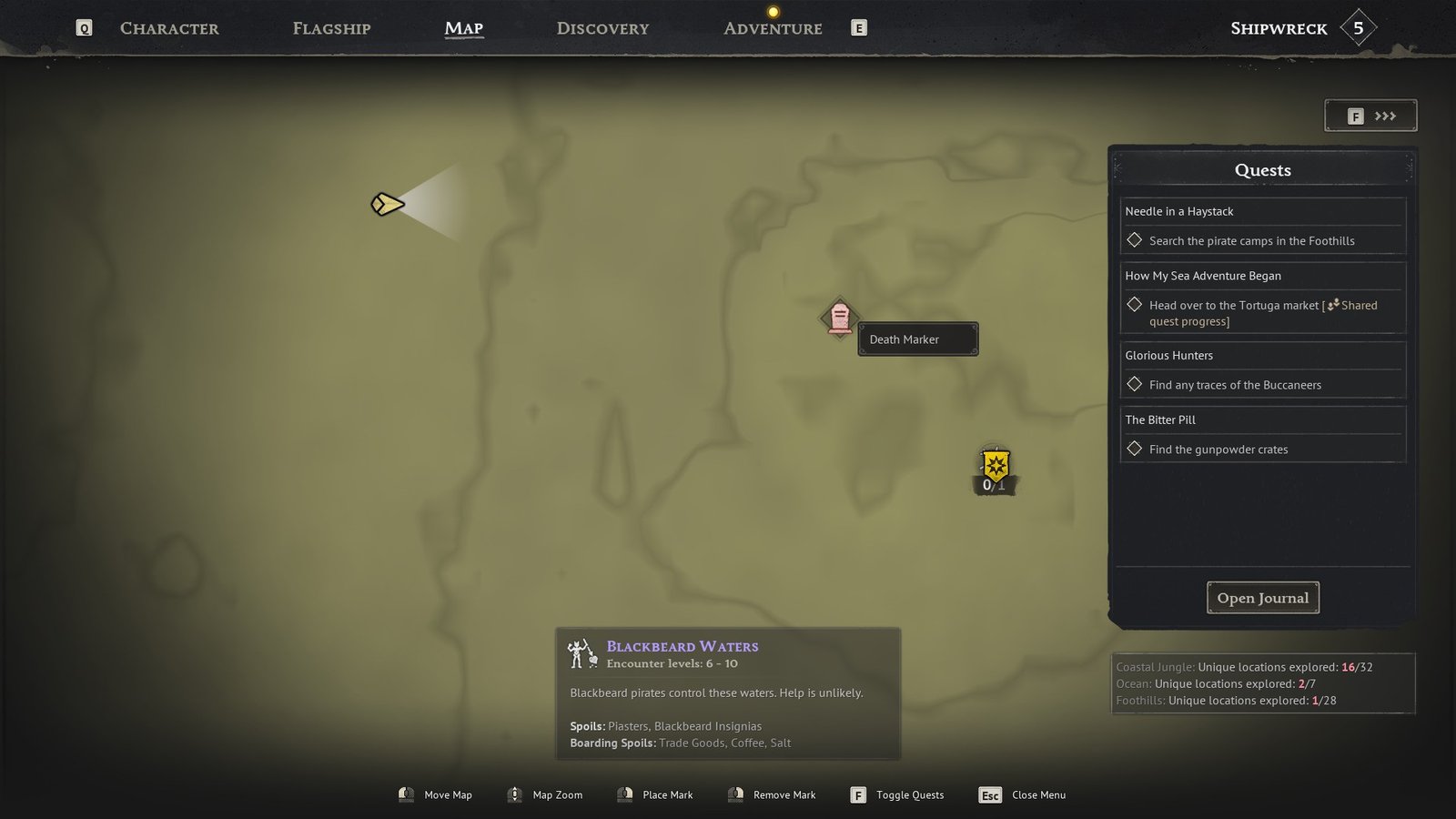Toggle tracking for the Needle in a Haystack quest
The width and height of the screenshot is (1456, 819).
coord(1135,240)
